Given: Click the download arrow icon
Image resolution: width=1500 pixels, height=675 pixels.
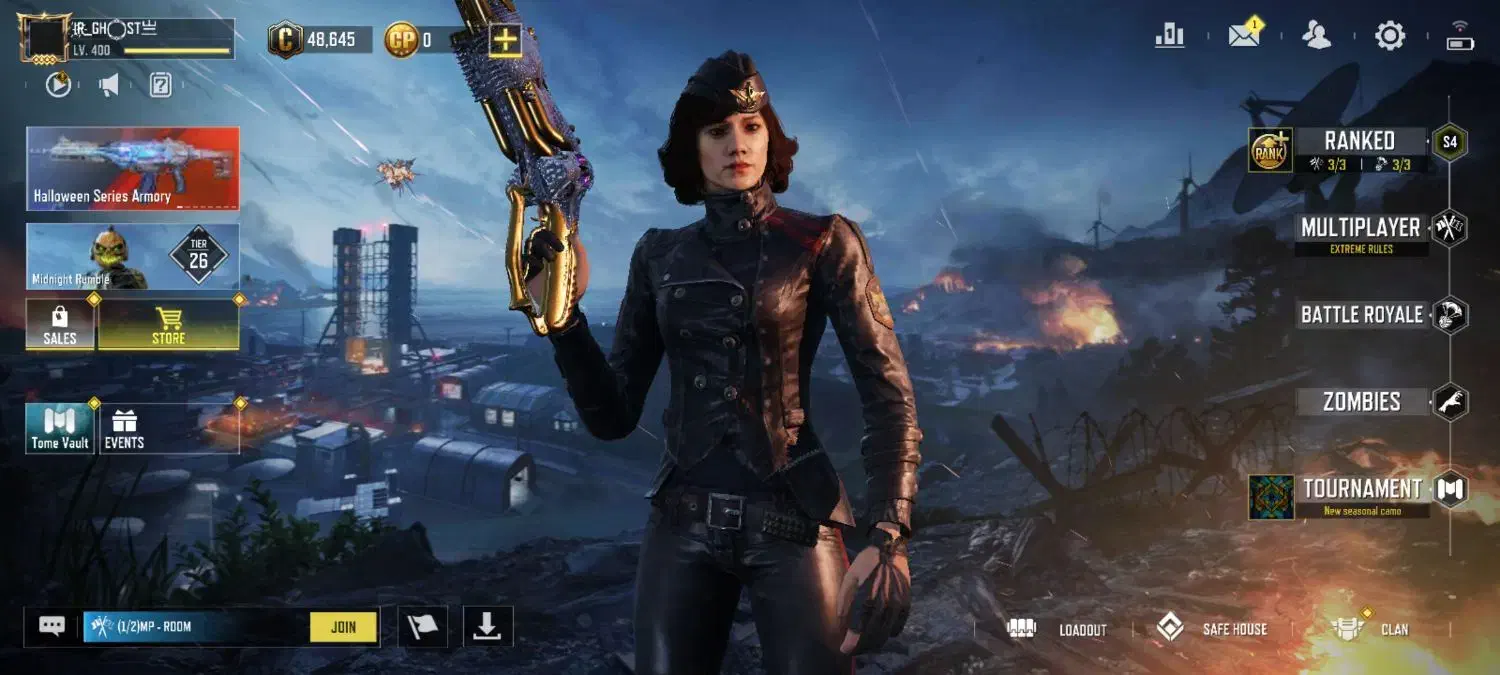Looking at the screenshot, I should [487, 627].
